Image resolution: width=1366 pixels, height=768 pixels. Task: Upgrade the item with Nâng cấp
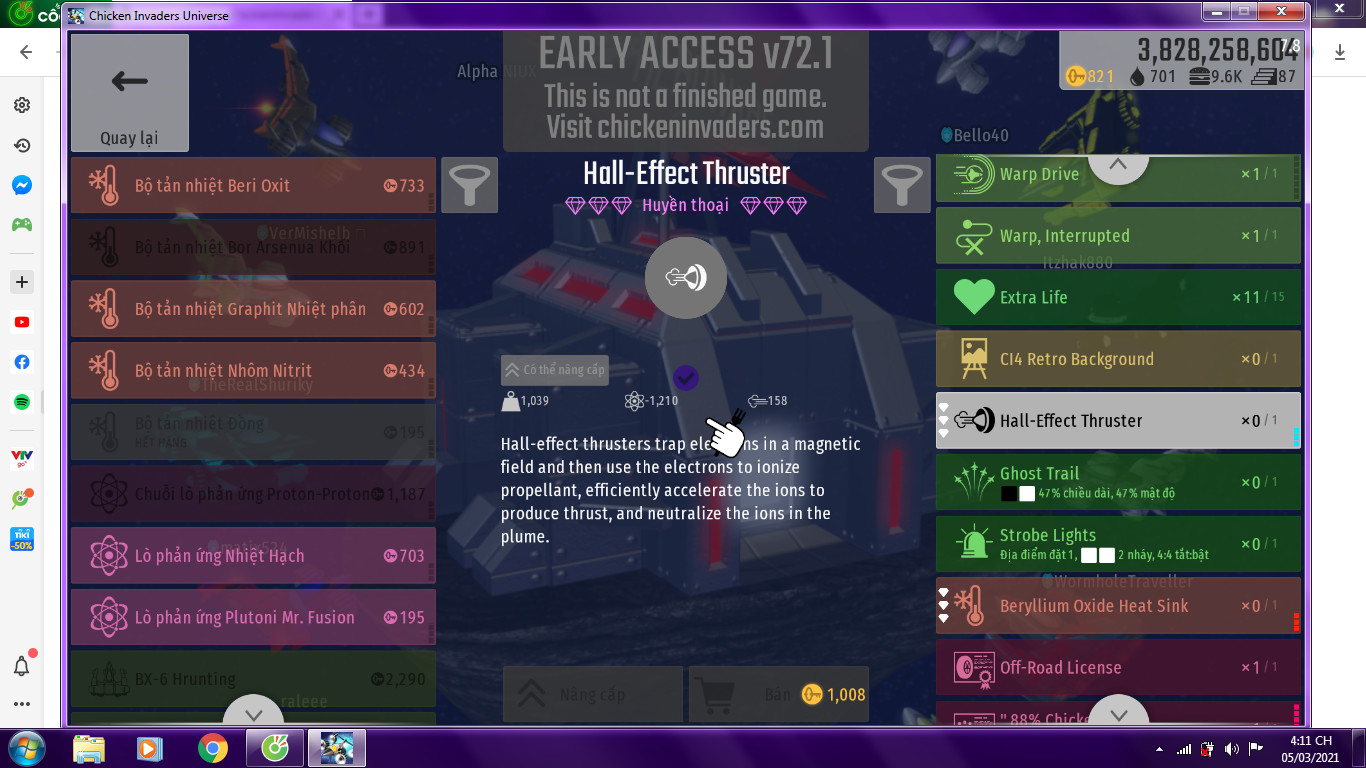(x=592, y=694)
